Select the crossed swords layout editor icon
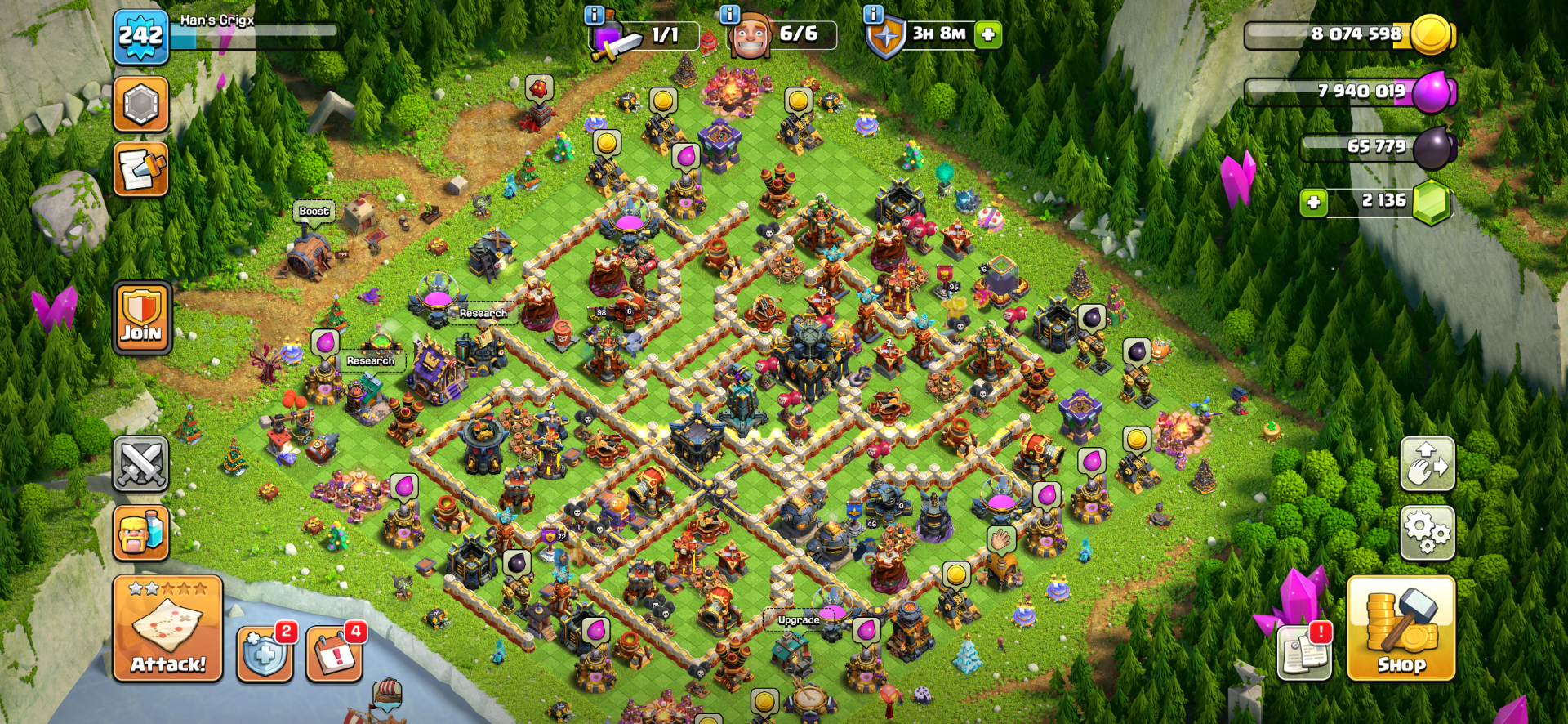The width and height of the screenshot is (1568, 724). tap(140, 463)
